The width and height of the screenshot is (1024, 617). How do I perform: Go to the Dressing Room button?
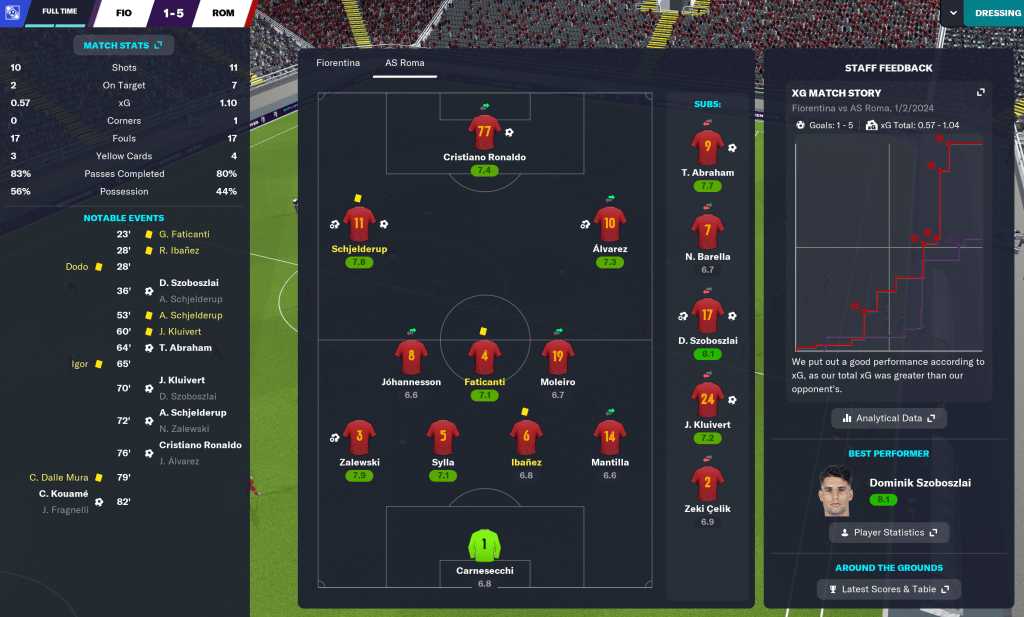pyautogui.click(x=996, y=13)
